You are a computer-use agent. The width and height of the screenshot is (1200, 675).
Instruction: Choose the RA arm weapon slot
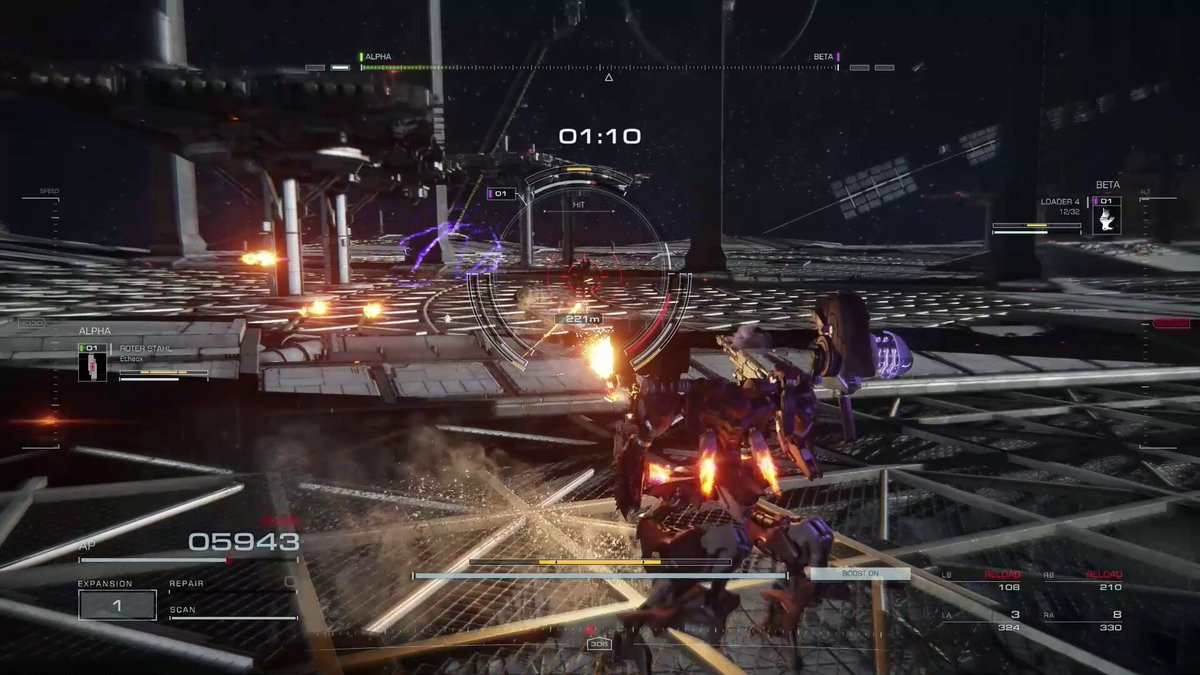1084,621
